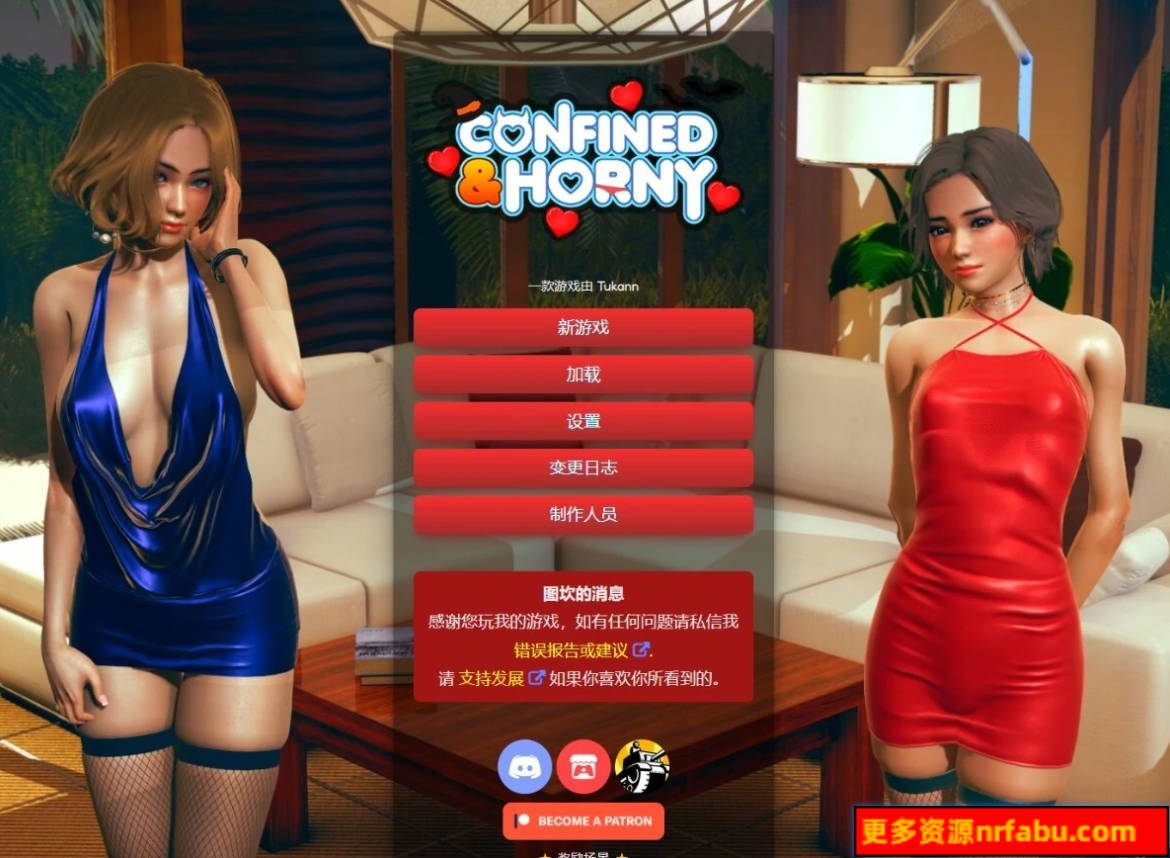The width and height of the screenshot is (1170, 858).
Task: Open the 设置 settings menu
Action: (x=583, y=421)
